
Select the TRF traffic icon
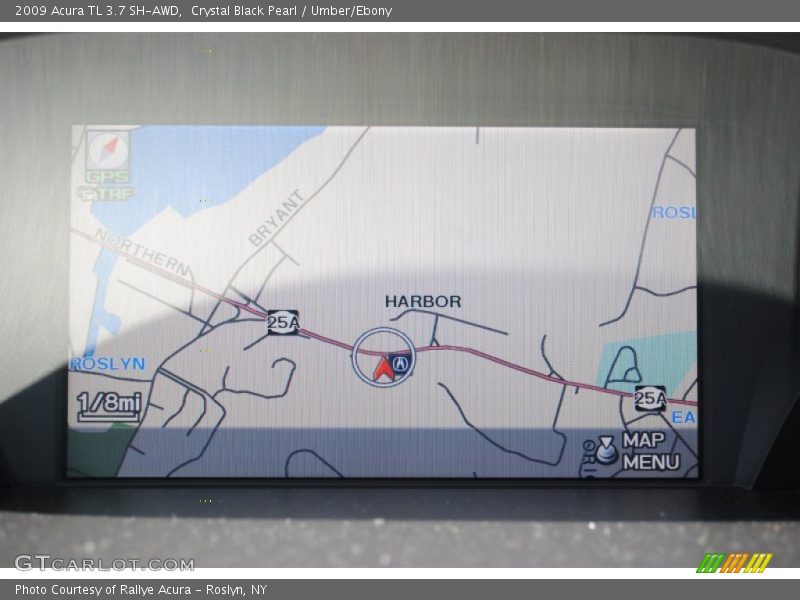107,193
